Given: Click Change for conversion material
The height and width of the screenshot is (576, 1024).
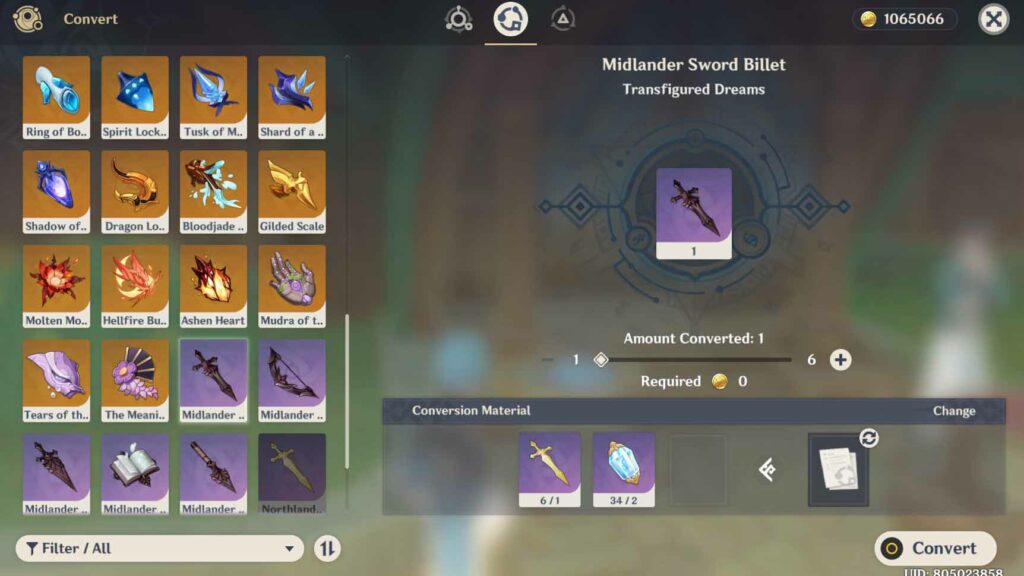Looking at the screenshot, I should point(953,411).
